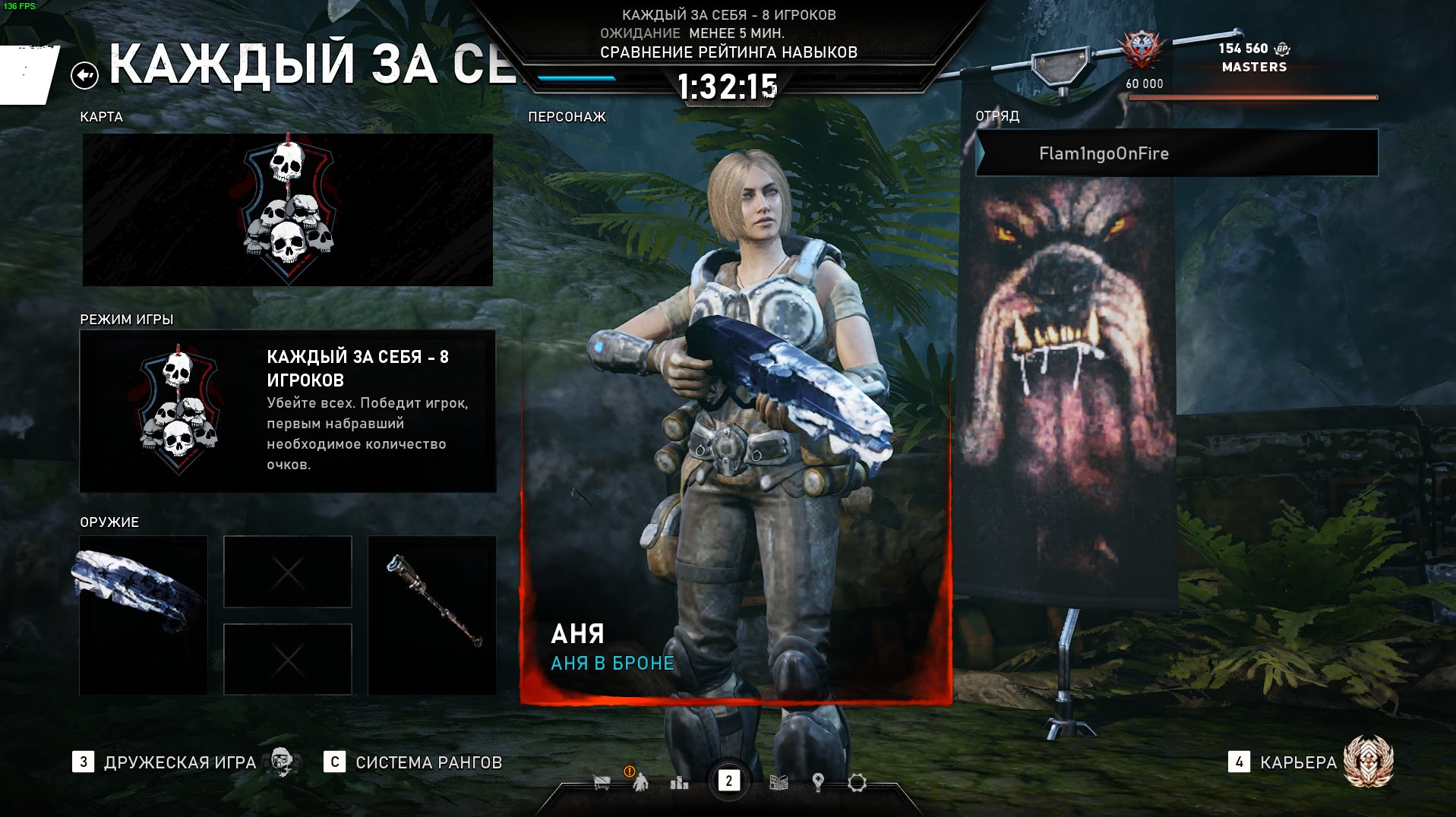Open the Карьера profile

[1298, 762]
